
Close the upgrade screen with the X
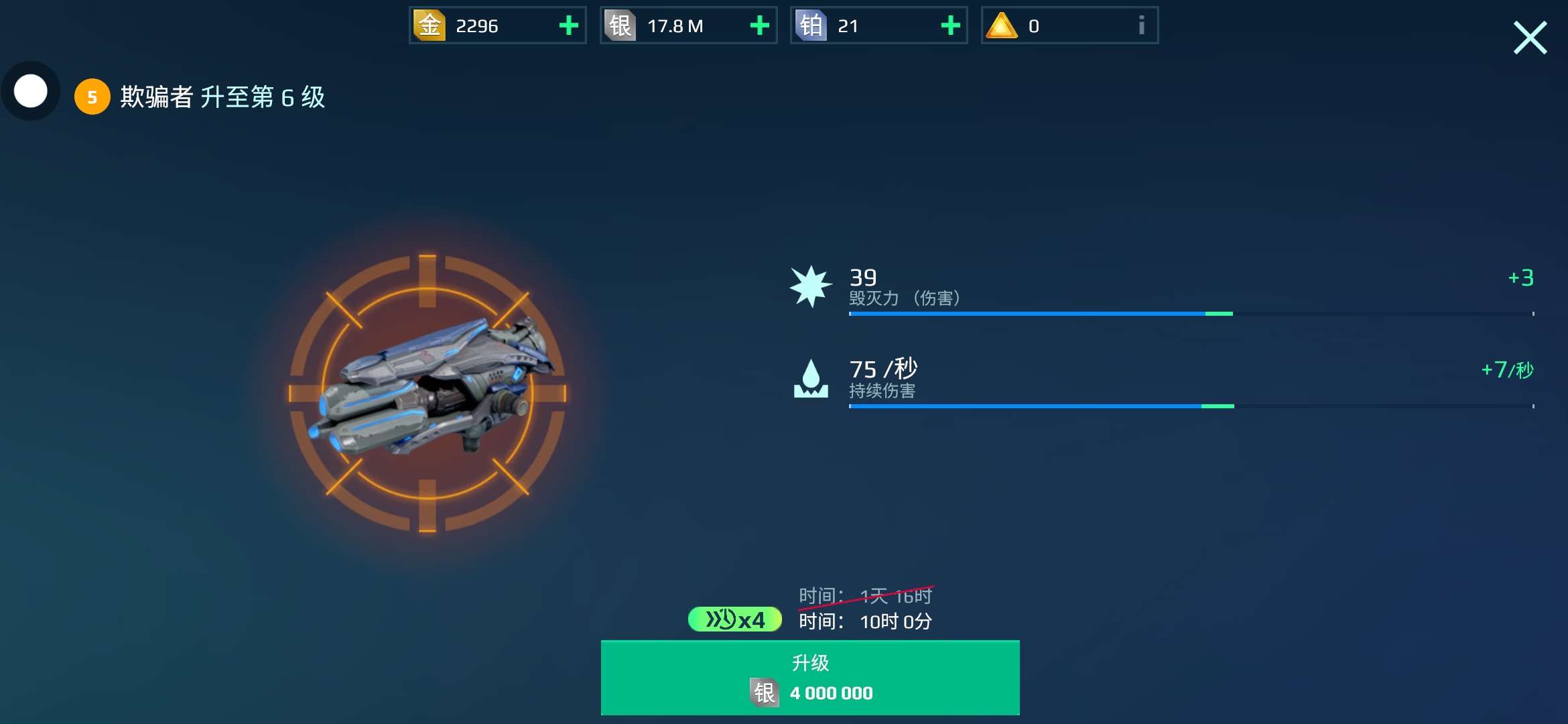1530,38
